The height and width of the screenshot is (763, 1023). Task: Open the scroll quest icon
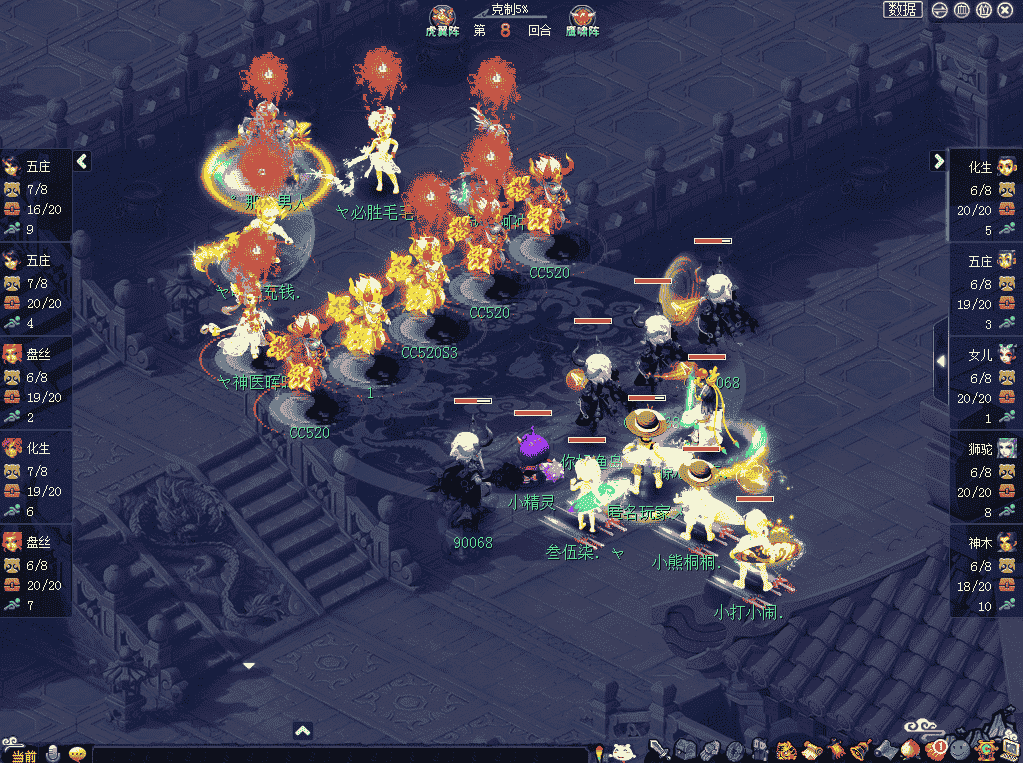(811, 750)
